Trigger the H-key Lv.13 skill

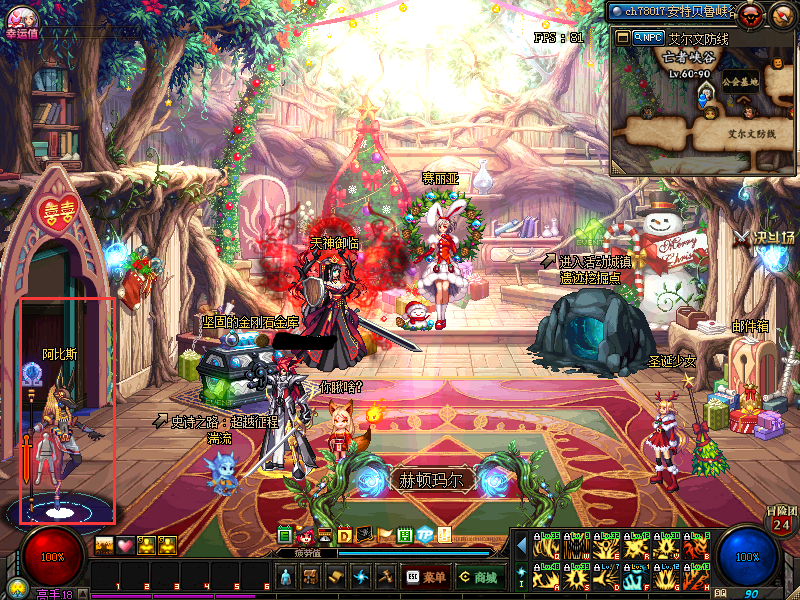[x=697, y=576]
